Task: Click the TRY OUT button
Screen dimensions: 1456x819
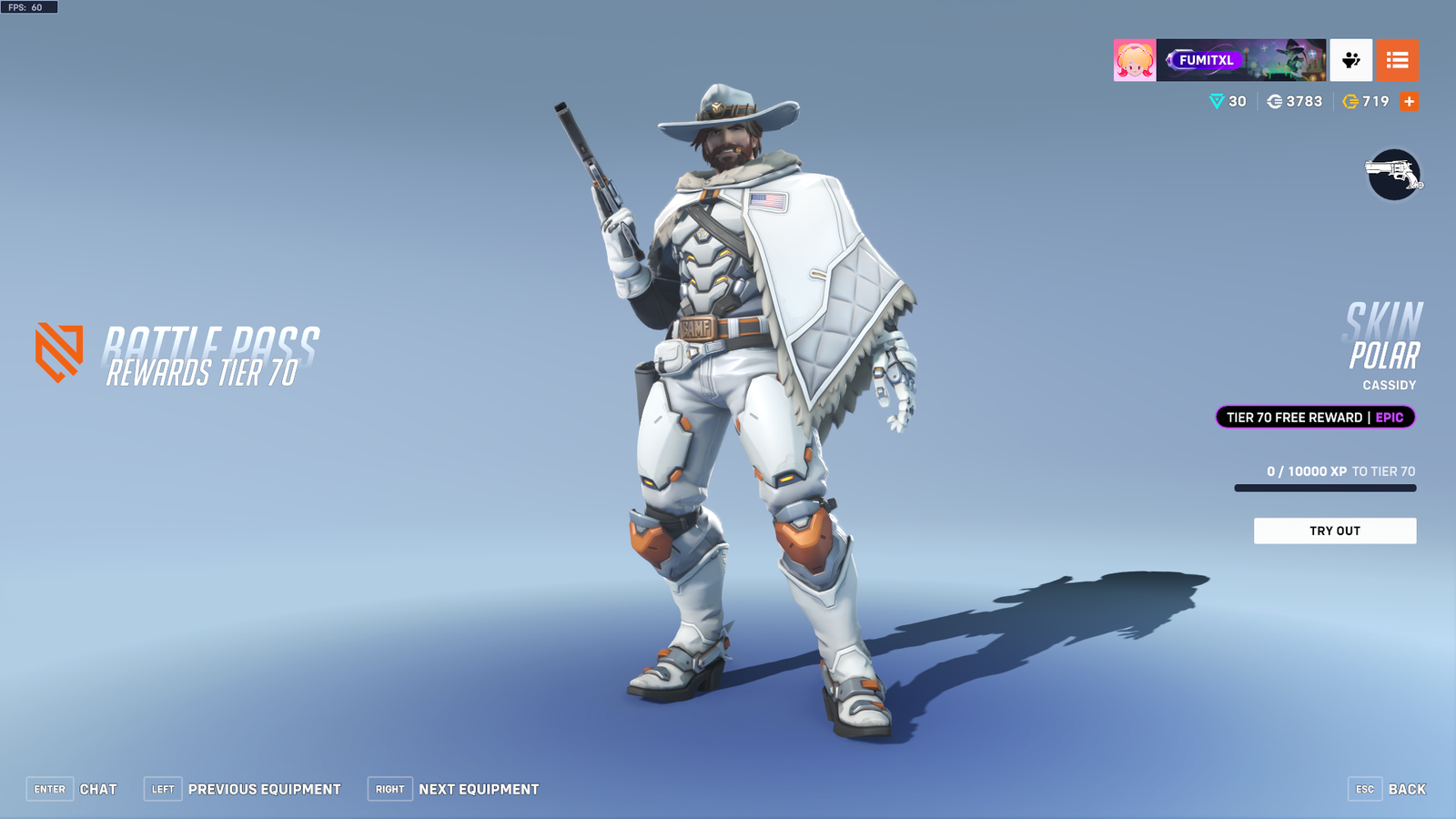Action: [x=1335, y=531]
